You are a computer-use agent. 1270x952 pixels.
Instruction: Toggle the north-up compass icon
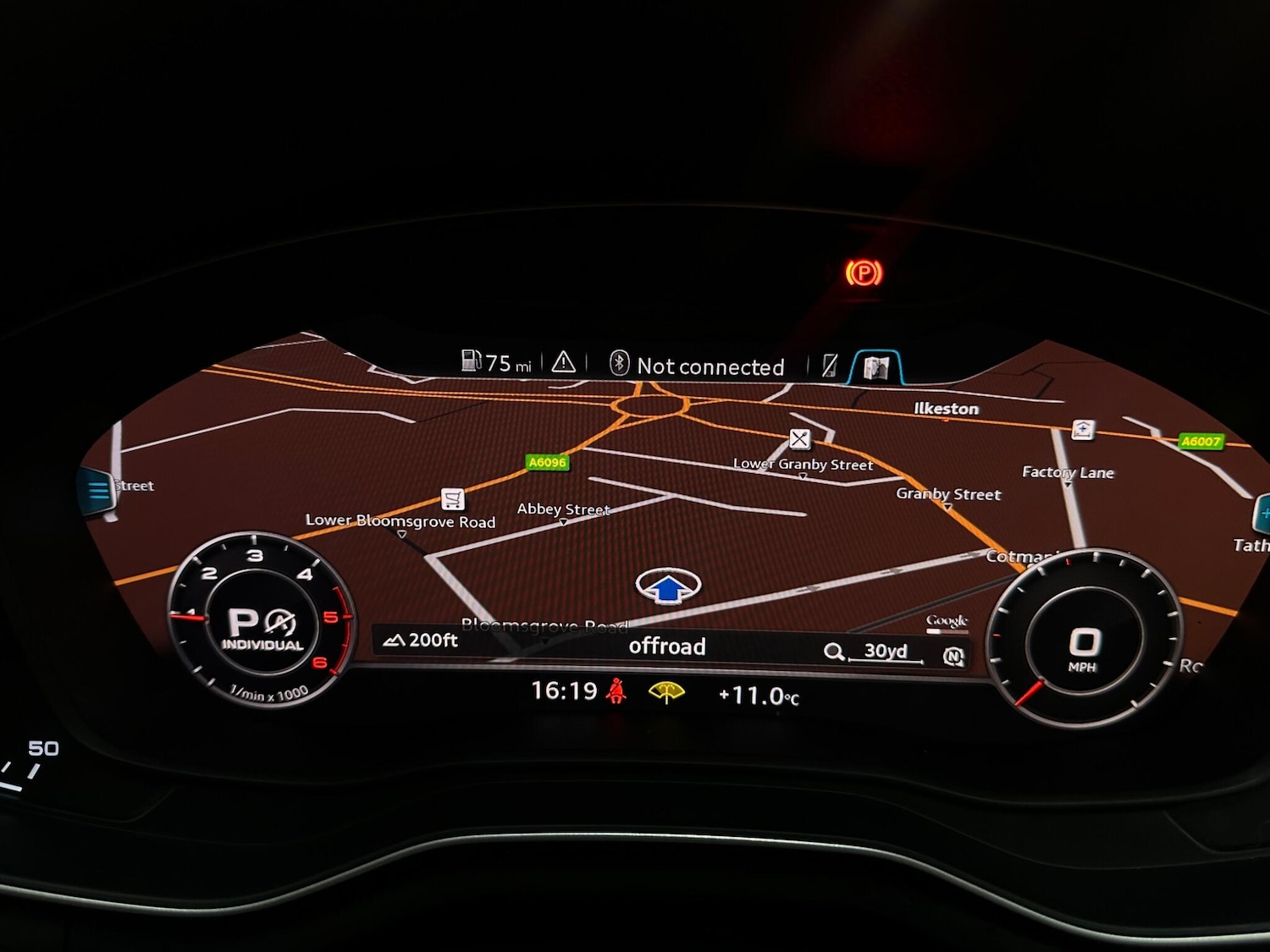954,656
